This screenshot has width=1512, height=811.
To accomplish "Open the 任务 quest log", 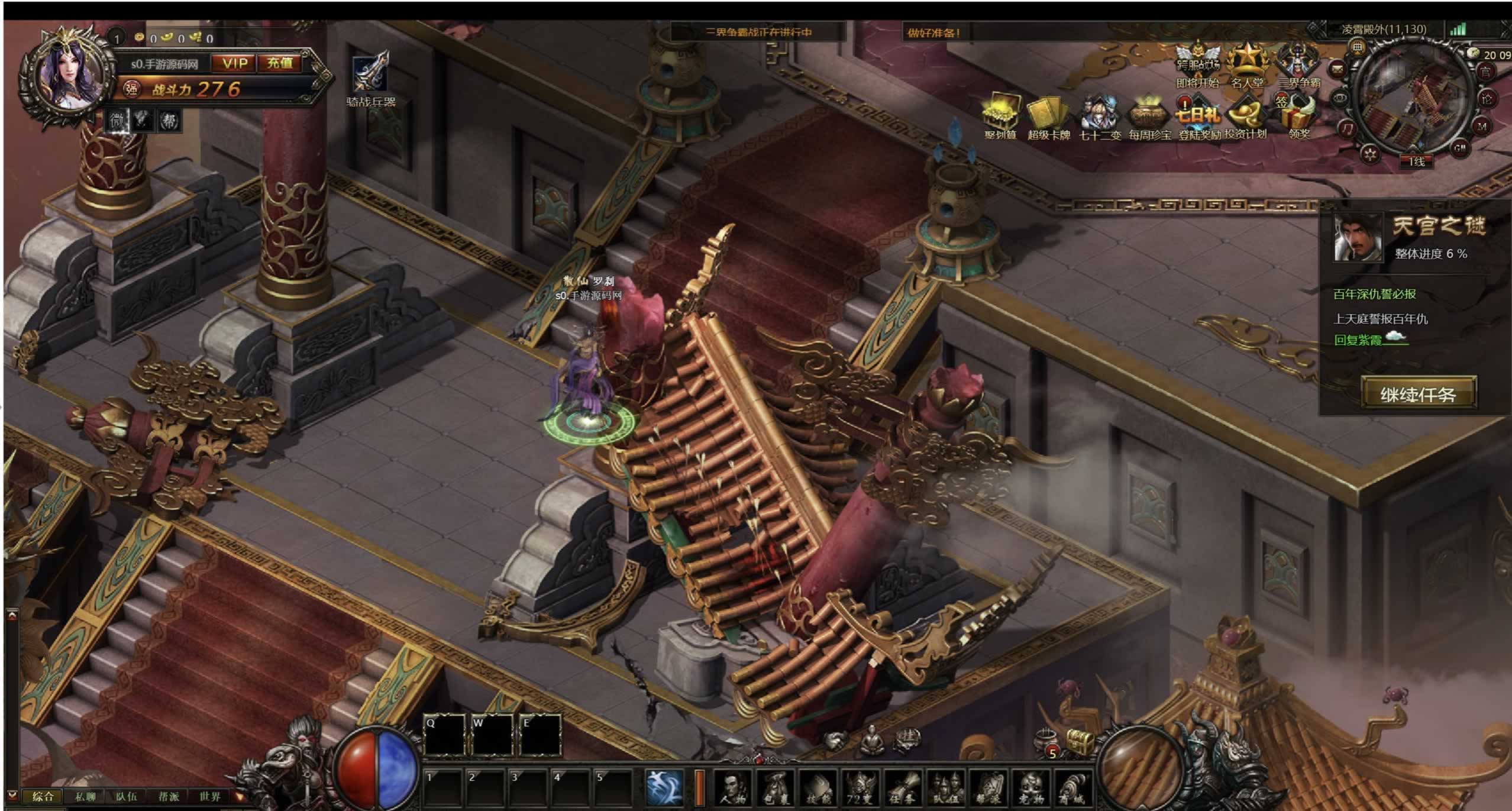I will tap(903, 789).
